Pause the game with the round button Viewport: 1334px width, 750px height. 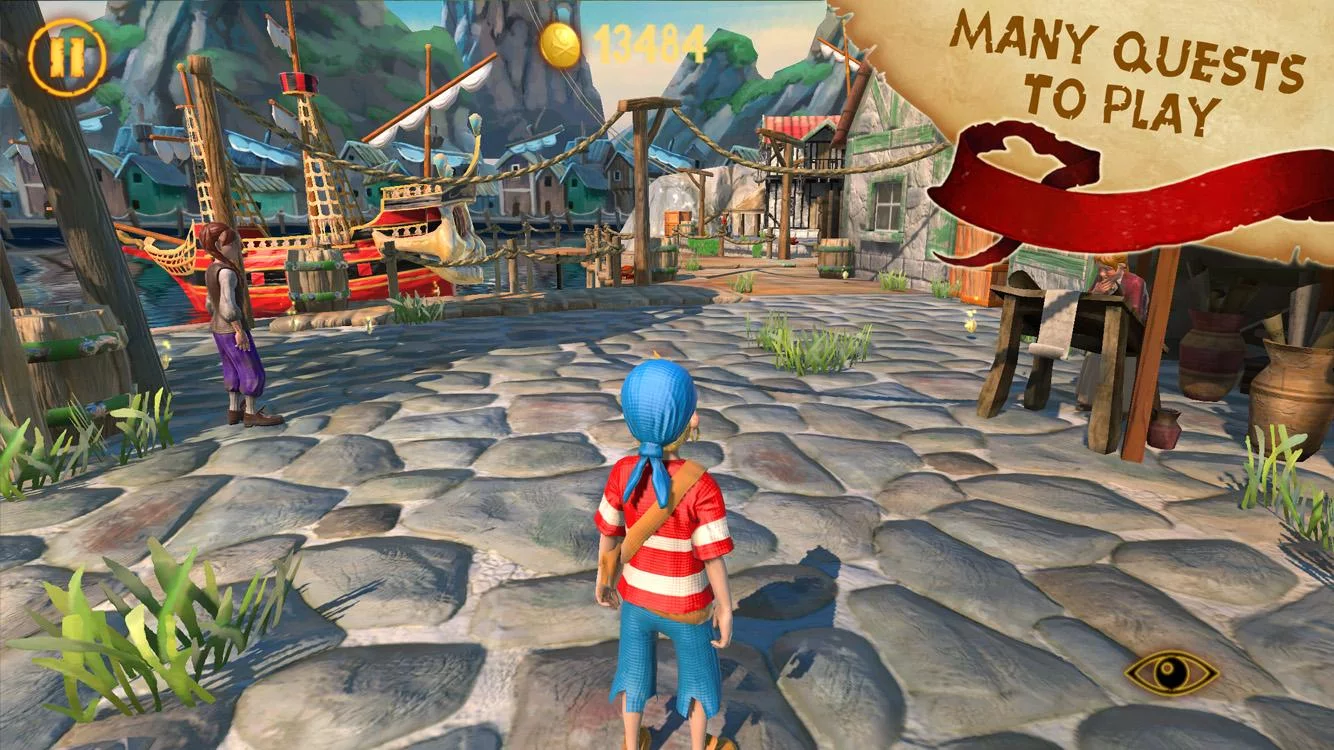coord(67,57)
